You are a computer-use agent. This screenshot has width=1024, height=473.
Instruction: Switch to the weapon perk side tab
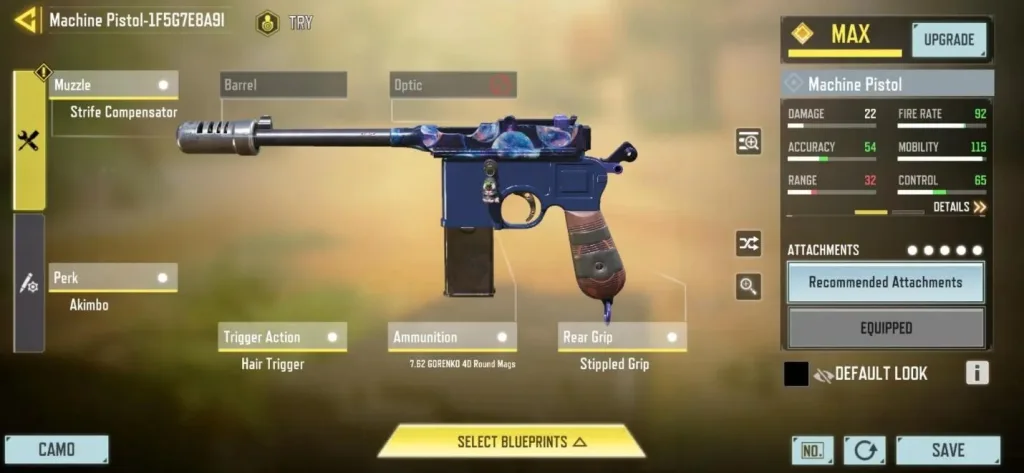click(x=28, y=283)
